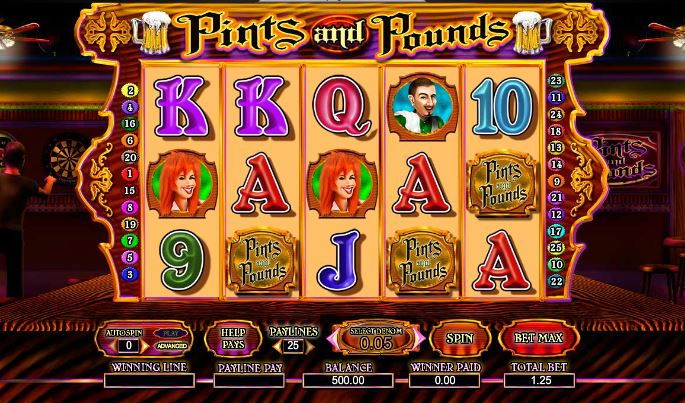Viewport: 685px width, 403px height.
Task: Choose payline marker number 9
Action: pyautogui.click(x=557, y=180)
